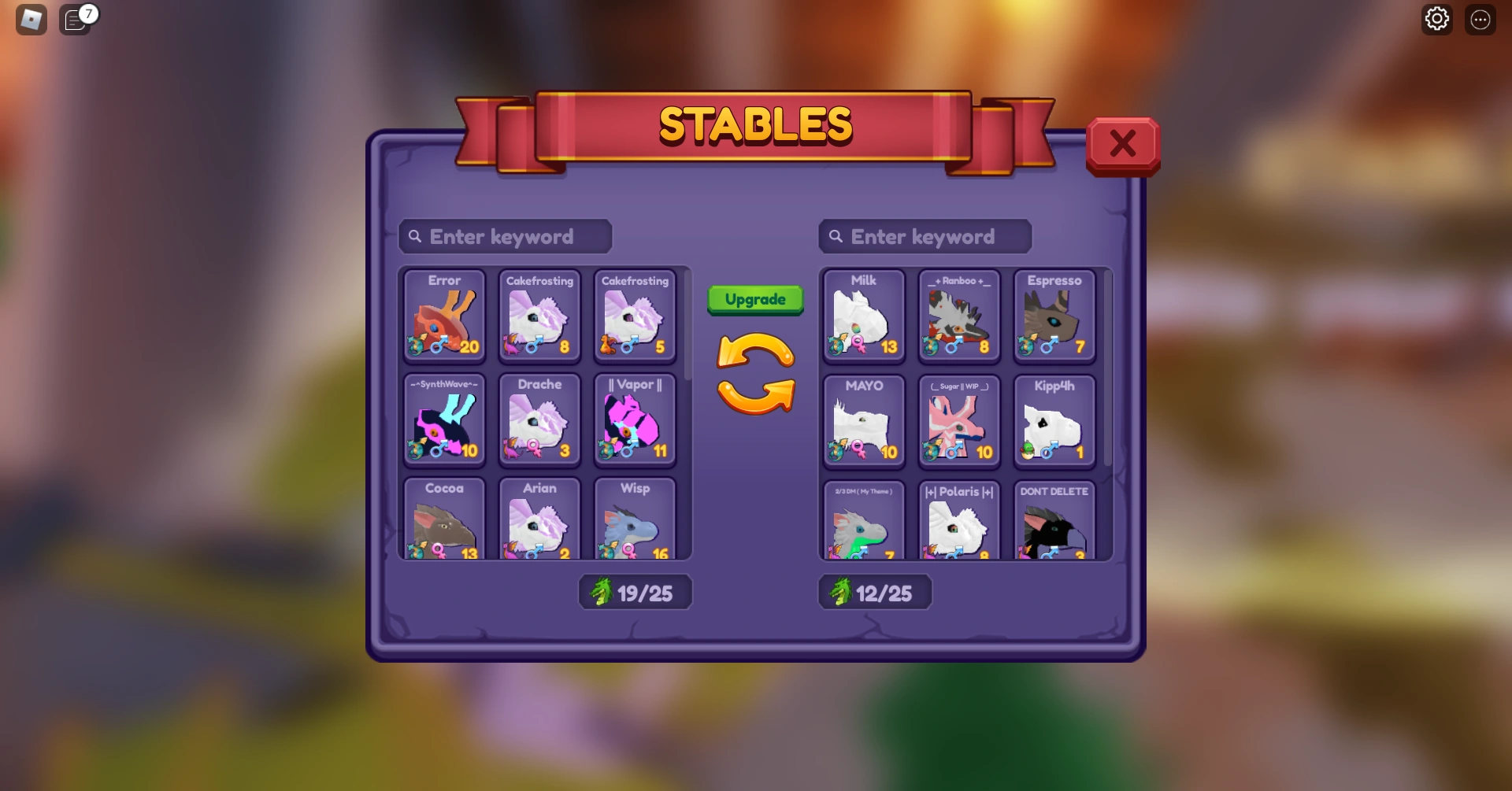Select the || Vapor || dragon card
Screen dimensions: 1512x791
click(x=635, y=420)
